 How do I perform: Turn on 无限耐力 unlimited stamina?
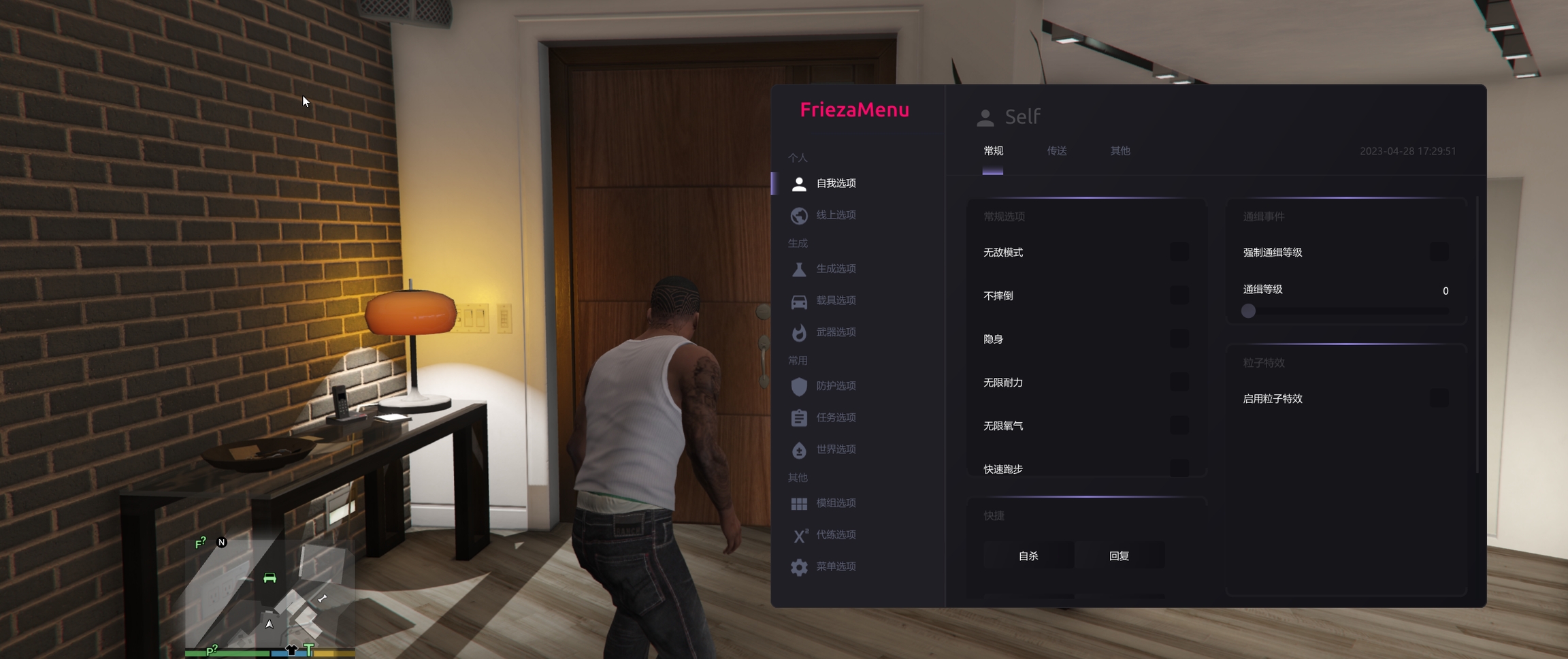[x=1179, y=383]
